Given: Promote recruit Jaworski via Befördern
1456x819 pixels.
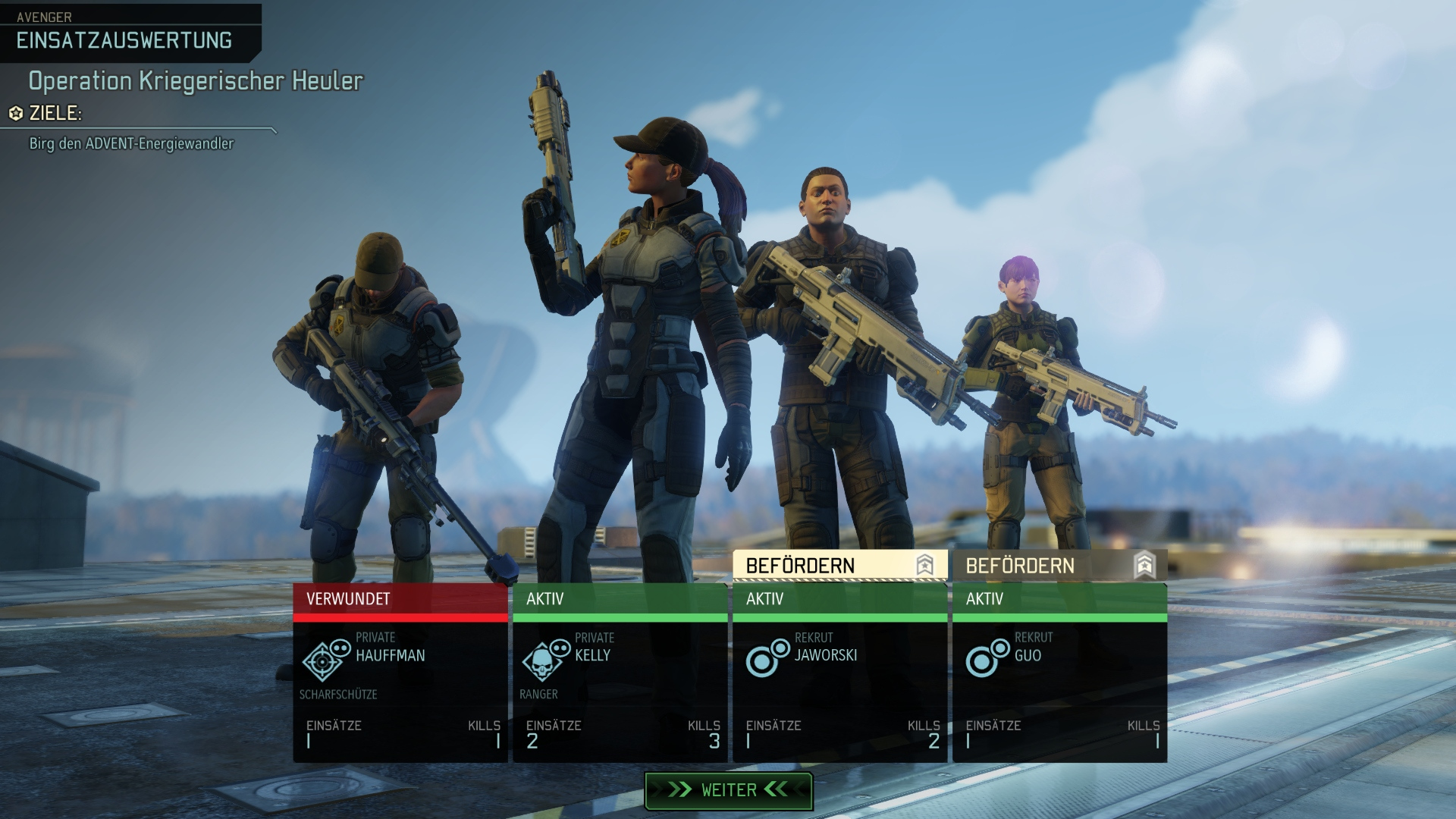Looking at the screenshot, I should click(x=839, y=566).
